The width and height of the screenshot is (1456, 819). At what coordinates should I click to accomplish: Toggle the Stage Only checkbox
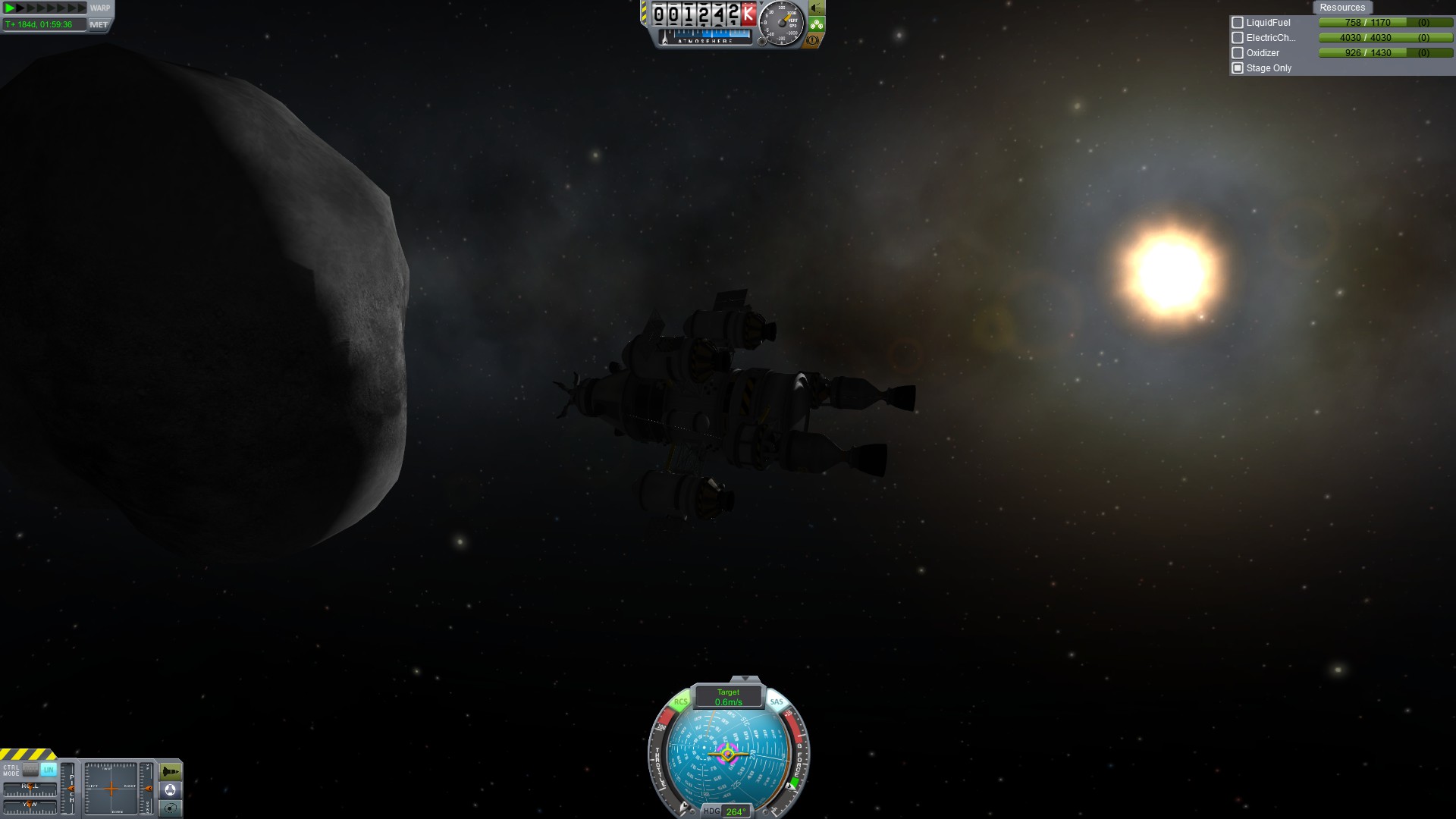[1238, 68]
